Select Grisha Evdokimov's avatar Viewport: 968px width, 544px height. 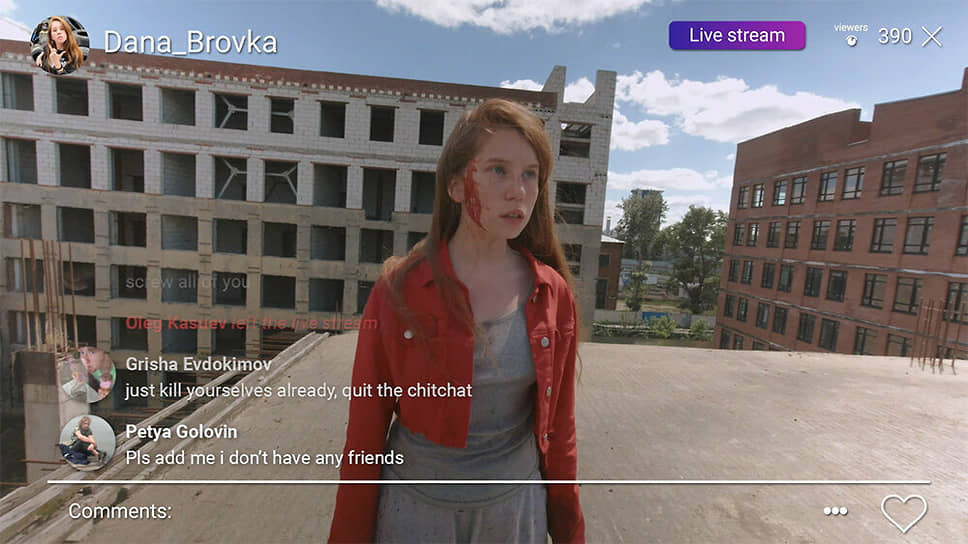point(86,375)
